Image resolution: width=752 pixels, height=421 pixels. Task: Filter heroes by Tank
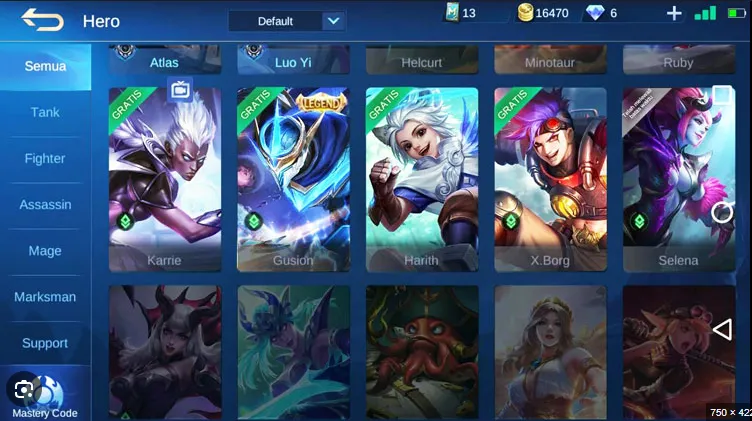[x=45, y=112]
